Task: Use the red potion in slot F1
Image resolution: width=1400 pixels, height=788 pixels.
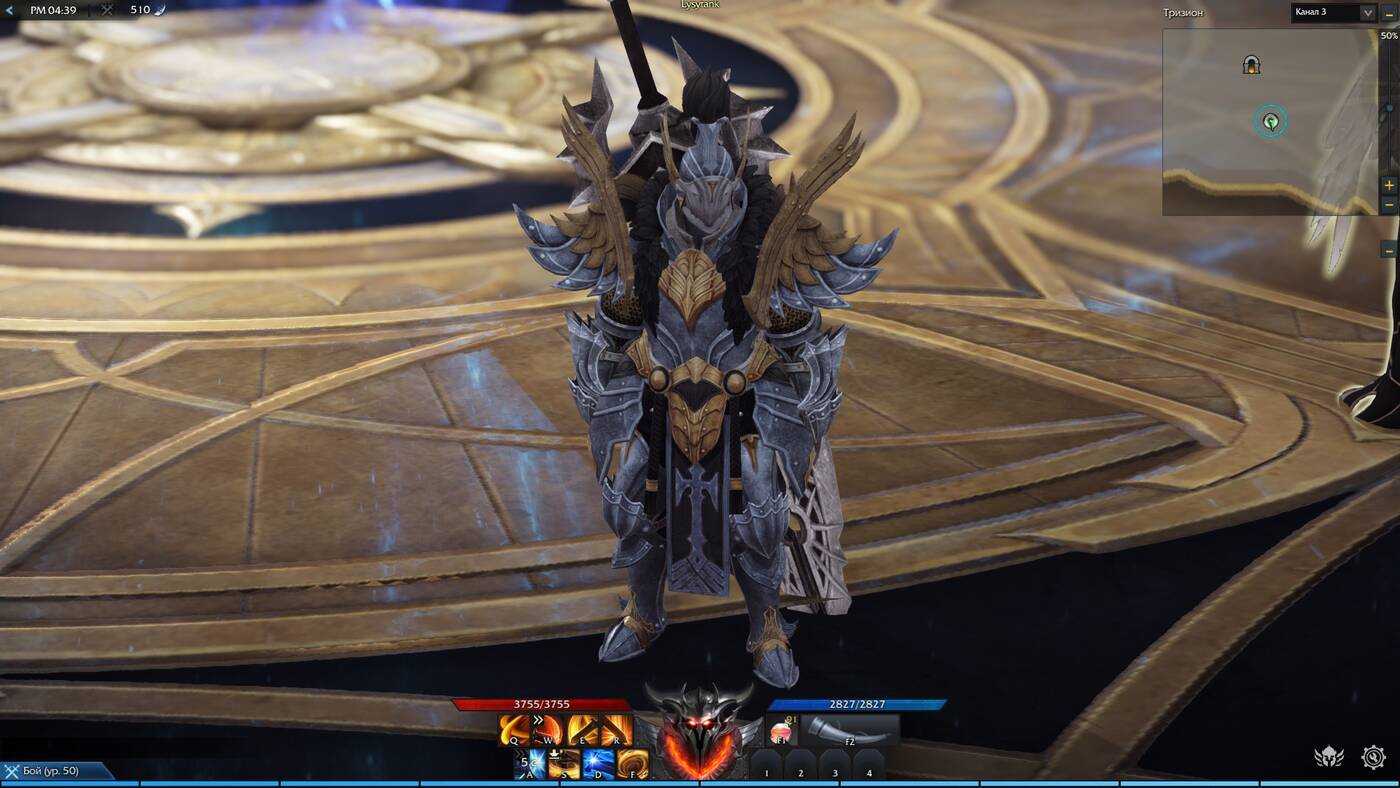Action: [x=781, y=732]
